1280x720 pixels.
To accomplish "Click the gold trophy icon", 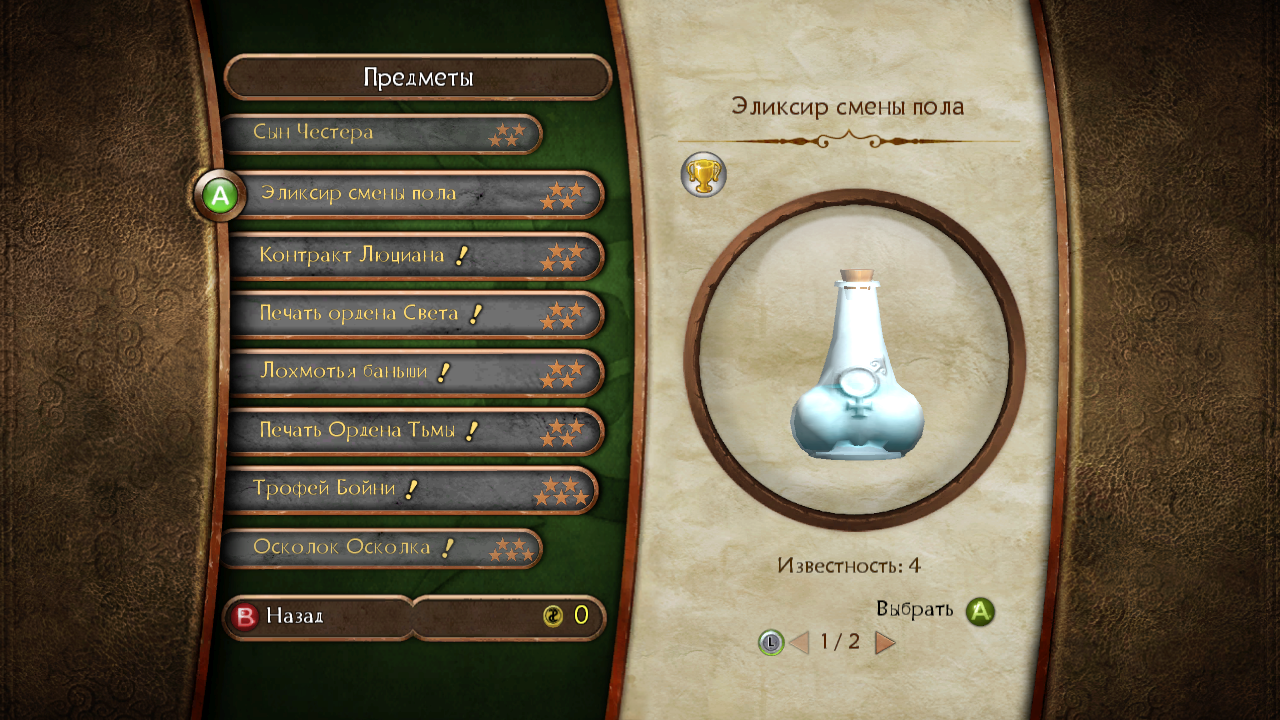I will click(703, 175).
